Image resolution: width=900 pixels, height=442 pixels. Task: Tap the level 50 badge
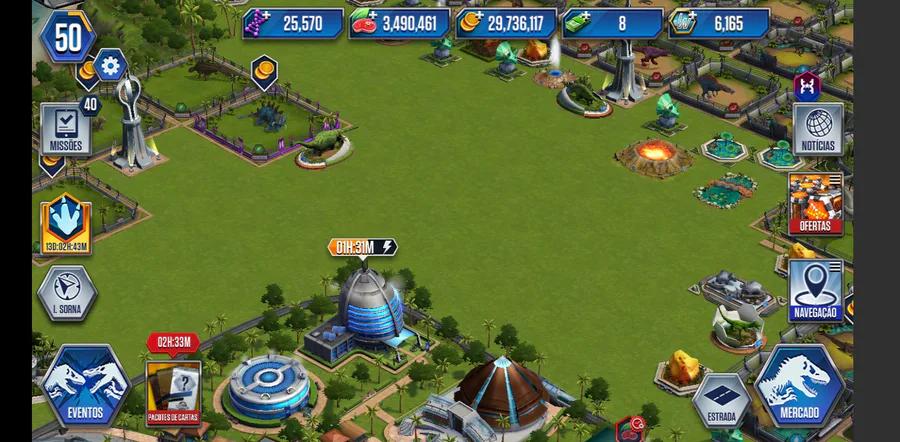pos(67,36)
